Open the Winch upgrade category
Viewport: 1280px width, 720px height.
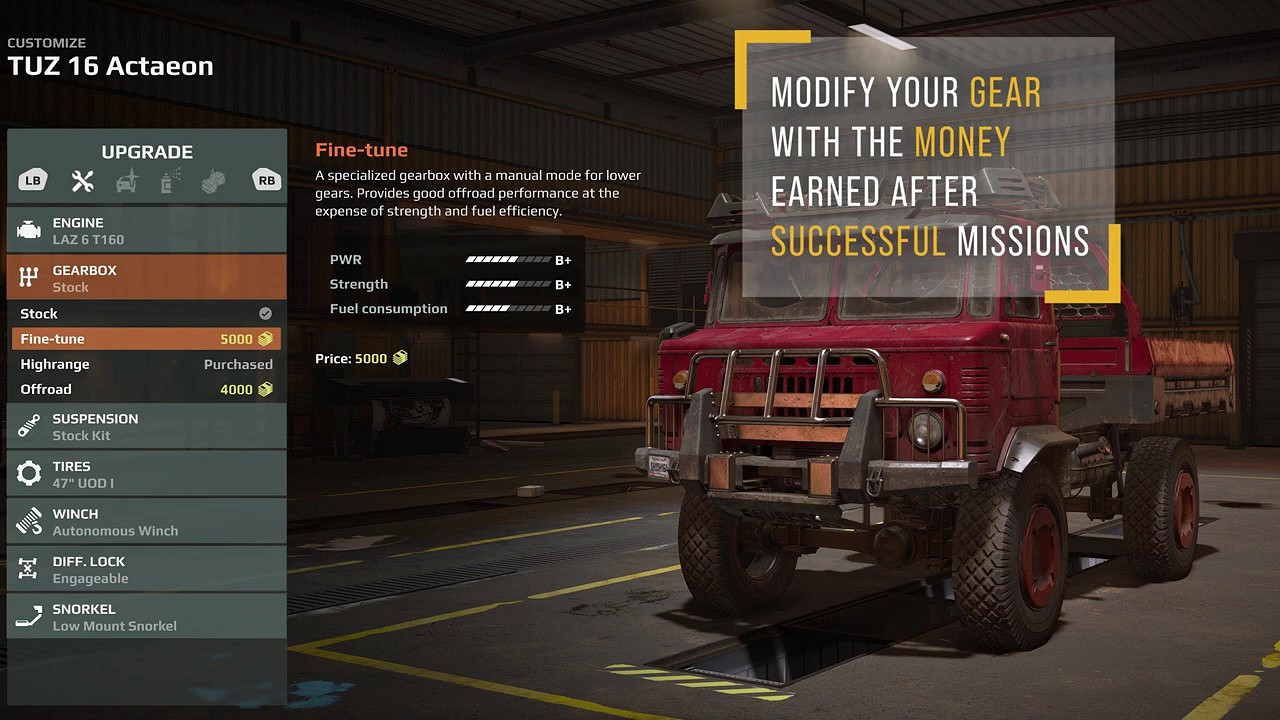pyautogui.click(x=146, y=521)
